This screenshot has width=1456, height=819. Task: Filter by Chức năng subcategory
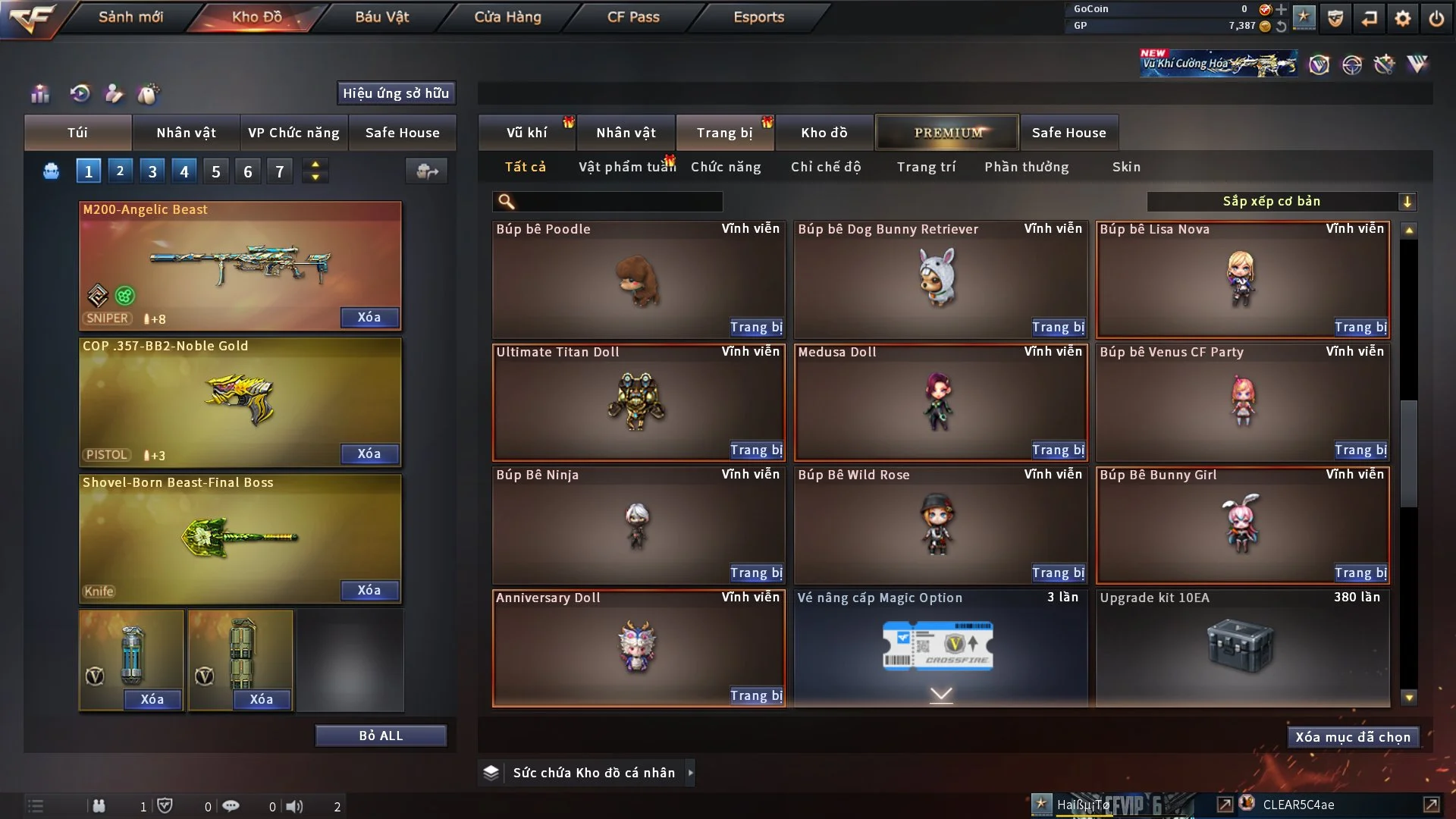pos(725,167)
